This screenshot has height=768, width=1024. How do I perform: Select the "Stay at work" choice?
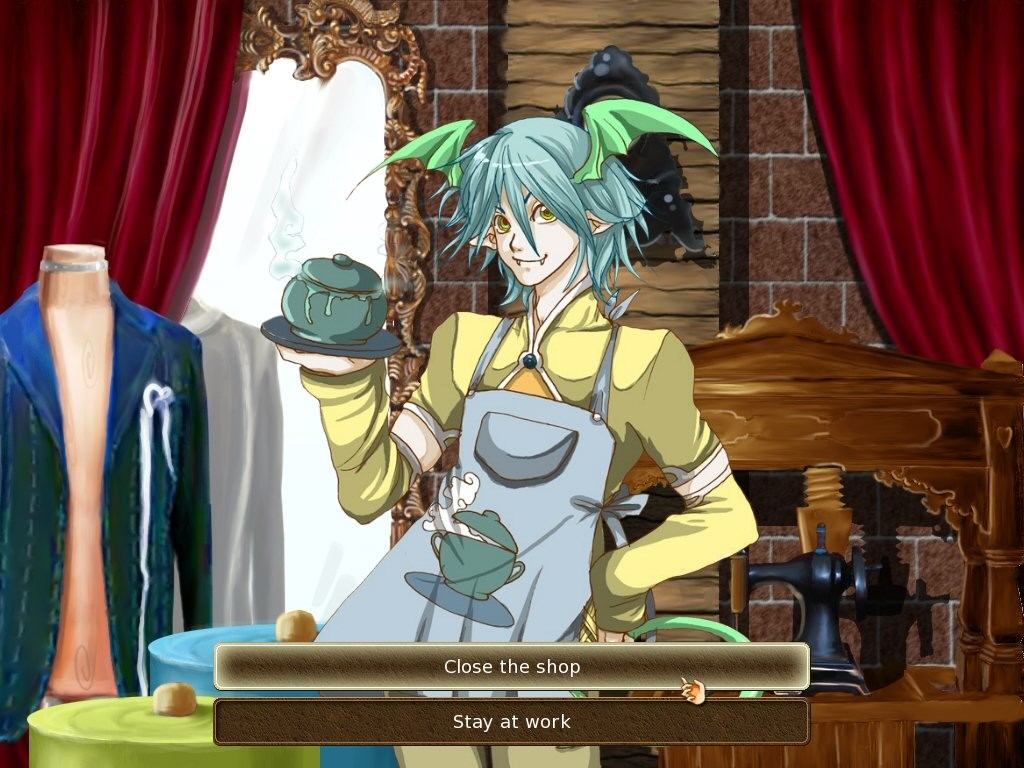click(511, 722)
